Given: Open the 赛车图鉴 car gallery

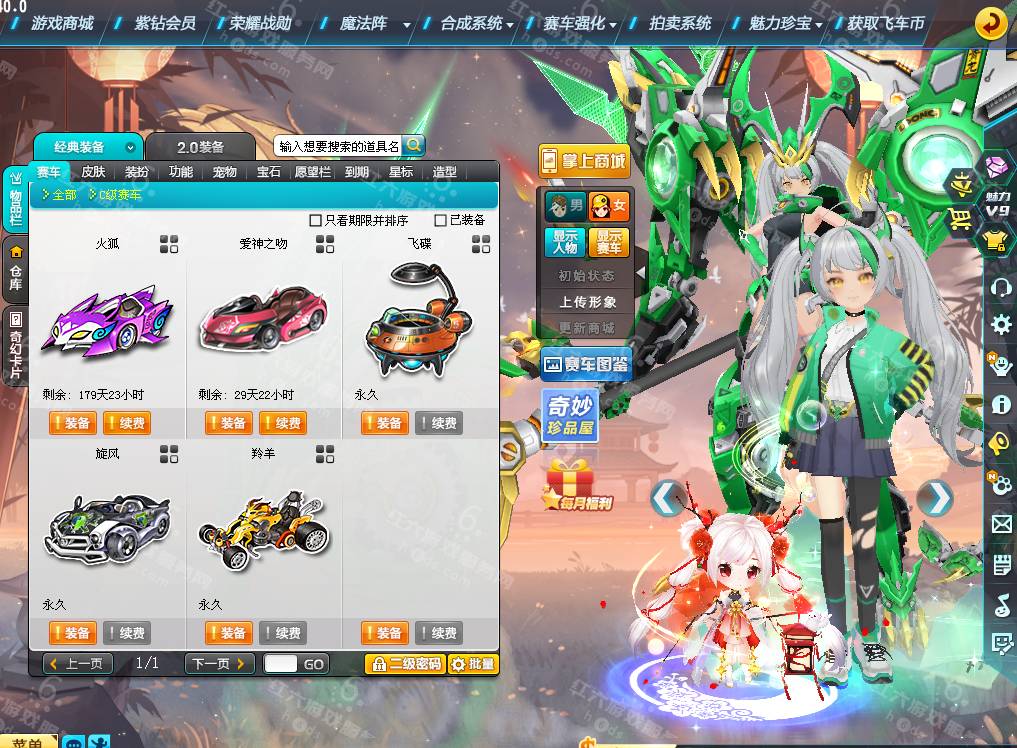Looking at the screenshot, I should (586, 365).
